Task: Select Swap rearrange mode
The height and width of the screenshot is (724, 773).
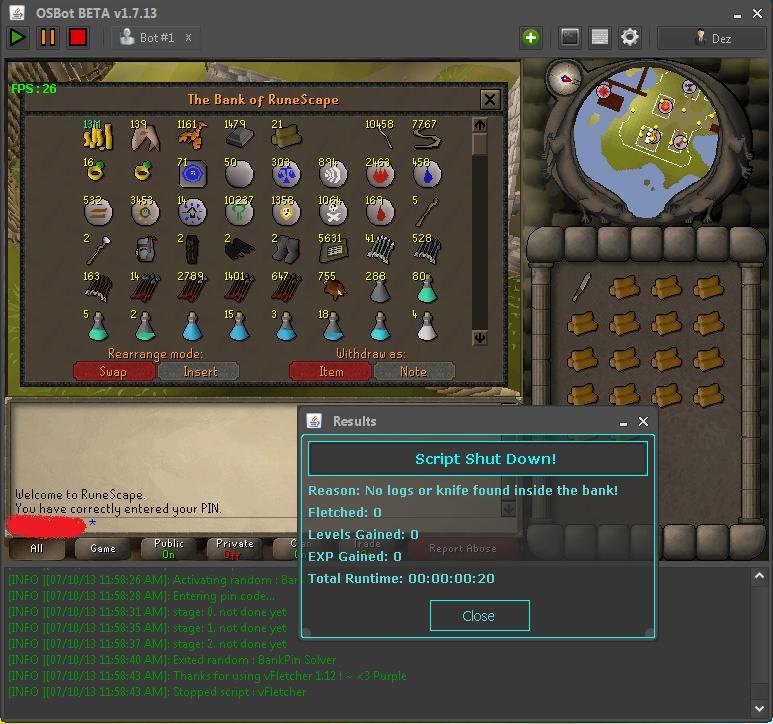Action: [x=113, y=371]
